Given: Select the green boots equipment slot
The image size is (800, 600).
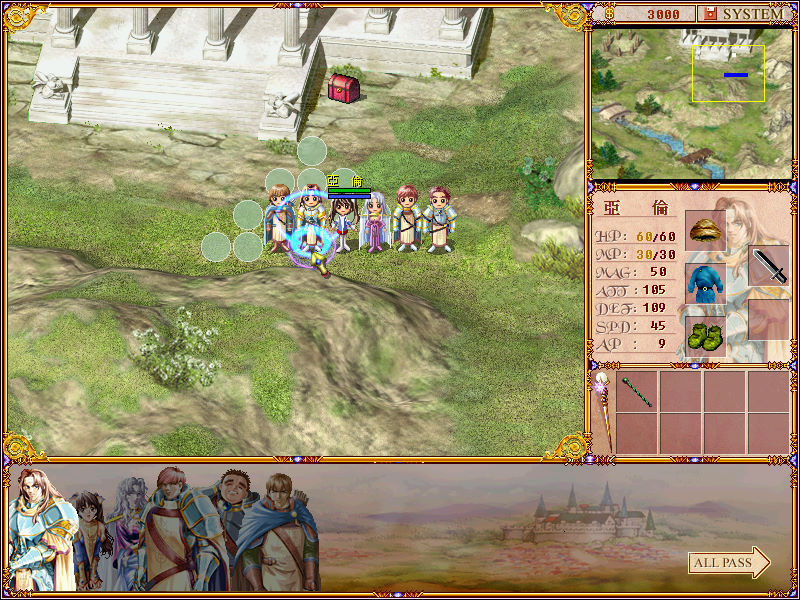Looking at the screenshot, I should click(x=705, y=335).
